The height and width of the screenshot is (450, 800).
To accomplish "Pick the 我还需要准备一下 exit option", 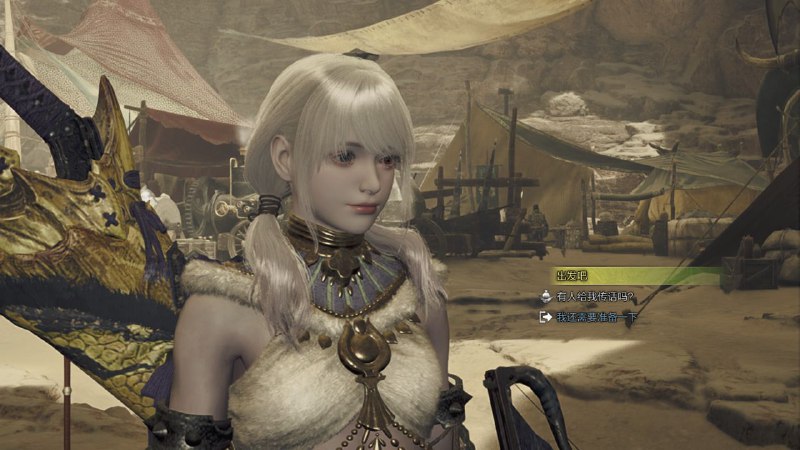I will point(596,318).
